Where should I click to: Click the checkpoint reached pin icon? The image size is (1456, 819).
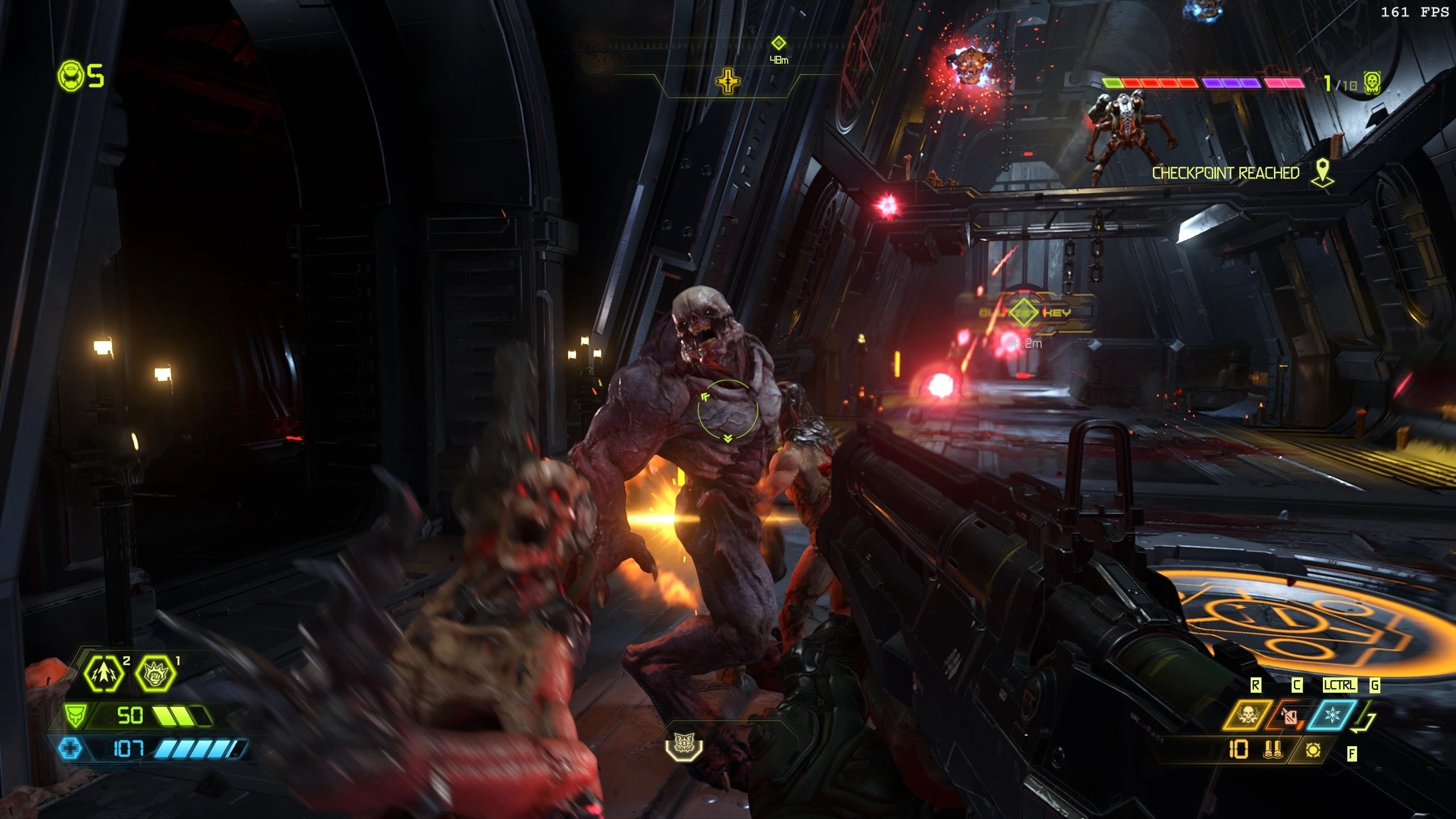(x=1323, y=172)
